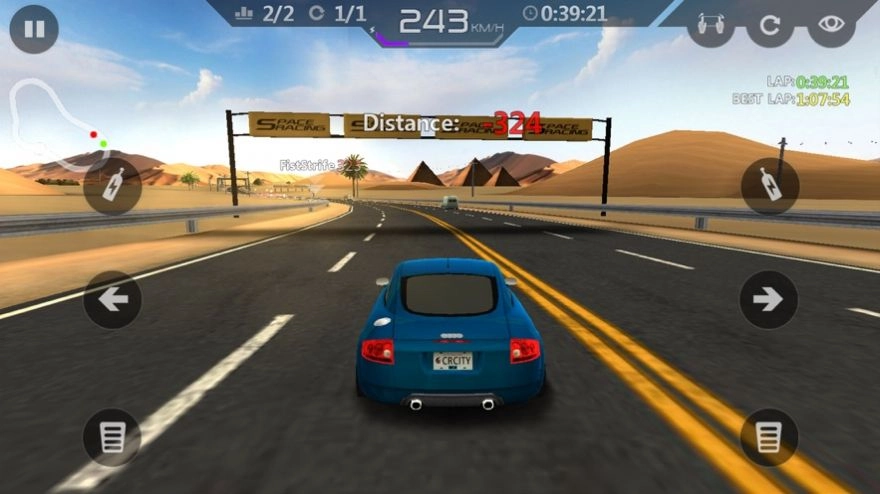Hit the pedal button below the left arrow
The height and width of the screenshot is (494, 880).
tap(112, 437)
